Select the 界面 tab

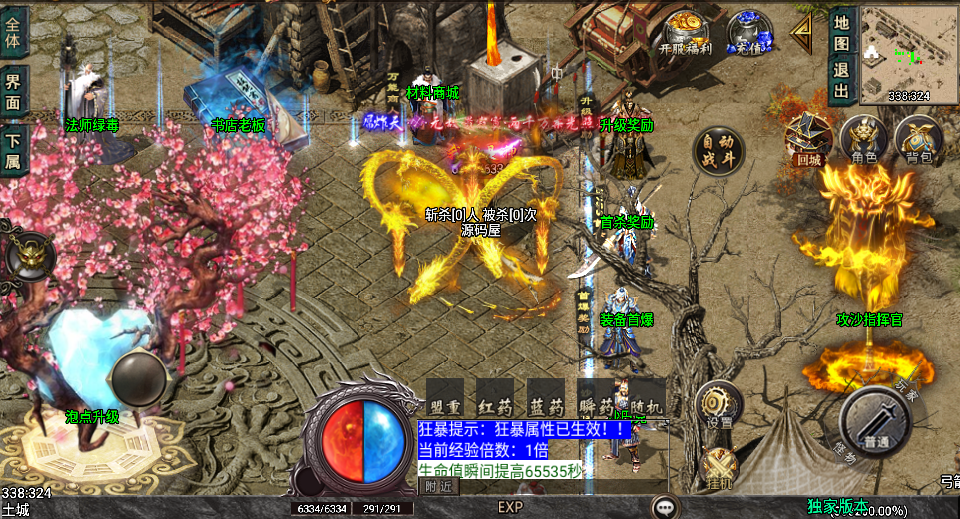pos(13,92)
